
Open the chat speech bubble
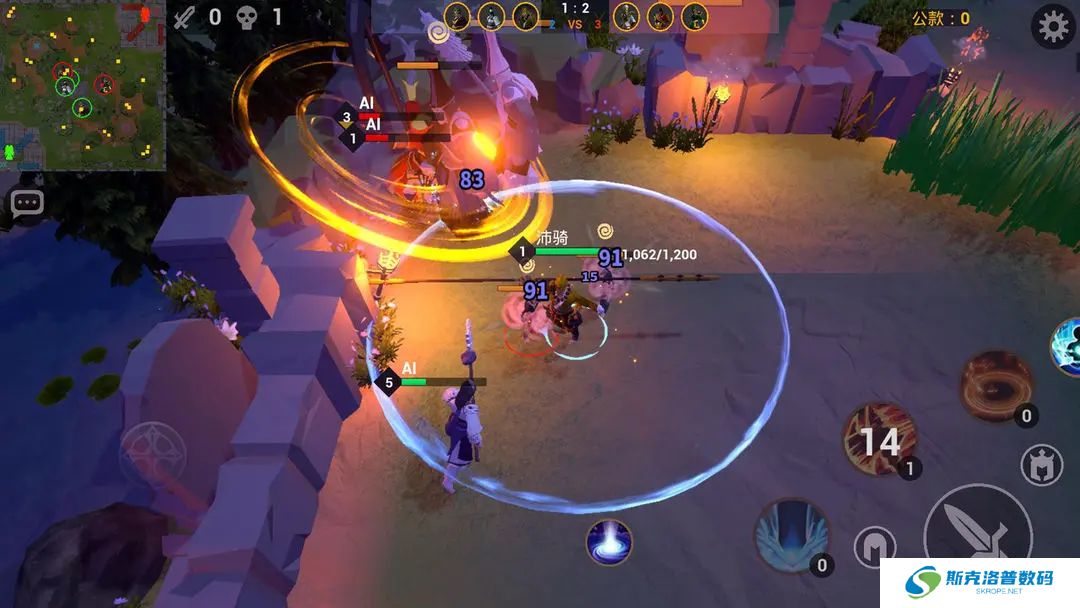[27, 203]
